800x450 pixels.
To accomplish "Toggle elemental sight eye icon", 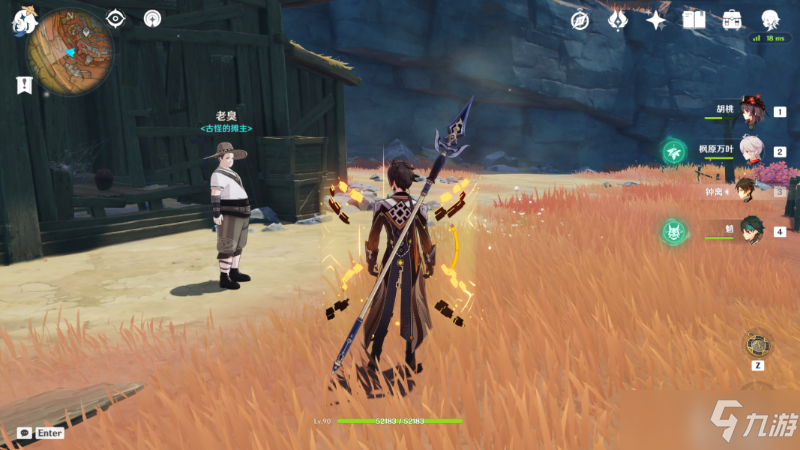I will 116,18.
